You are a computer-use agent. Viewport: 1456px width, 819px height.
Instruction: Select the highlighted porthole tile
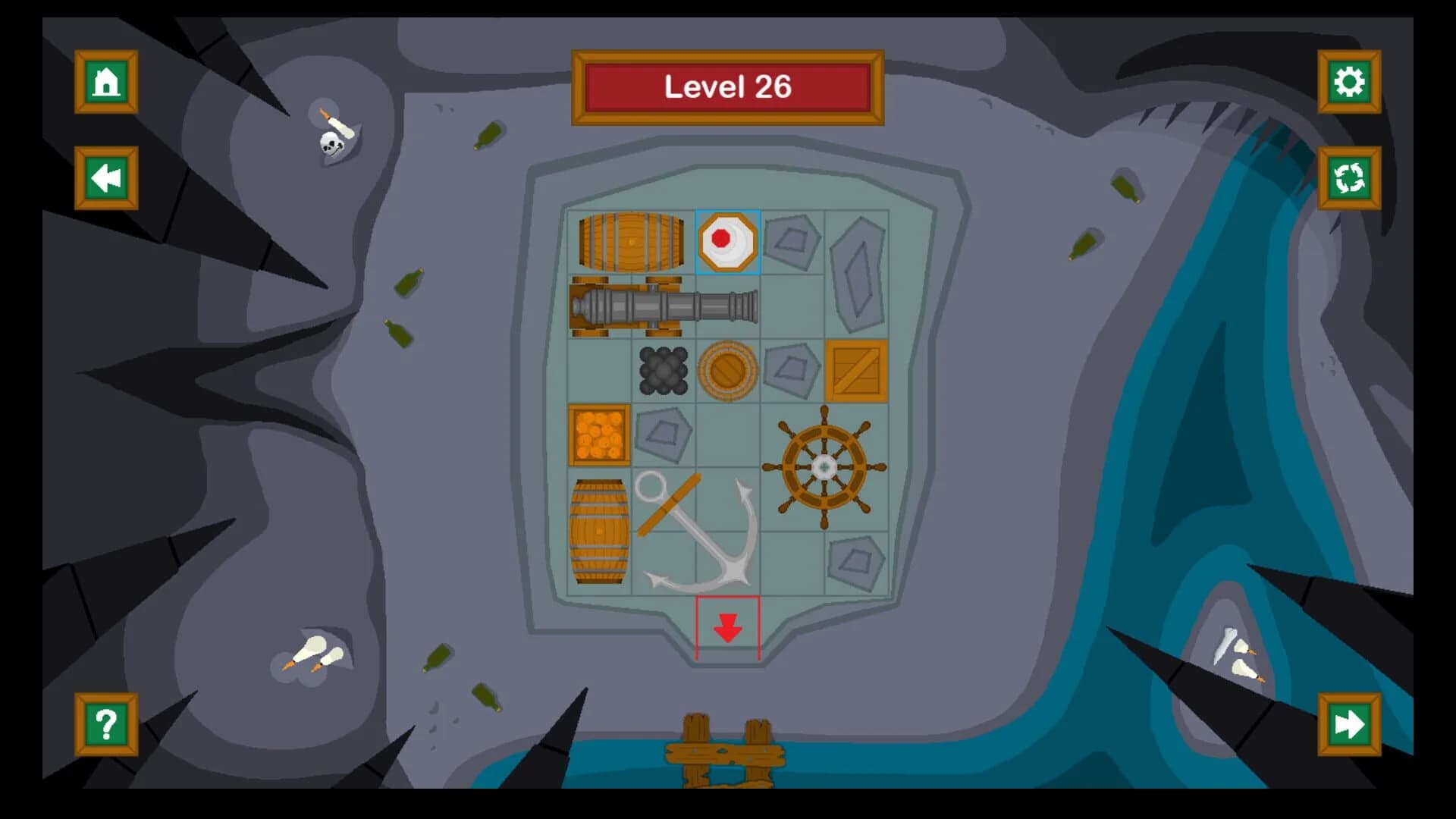[x=728, y=239]
